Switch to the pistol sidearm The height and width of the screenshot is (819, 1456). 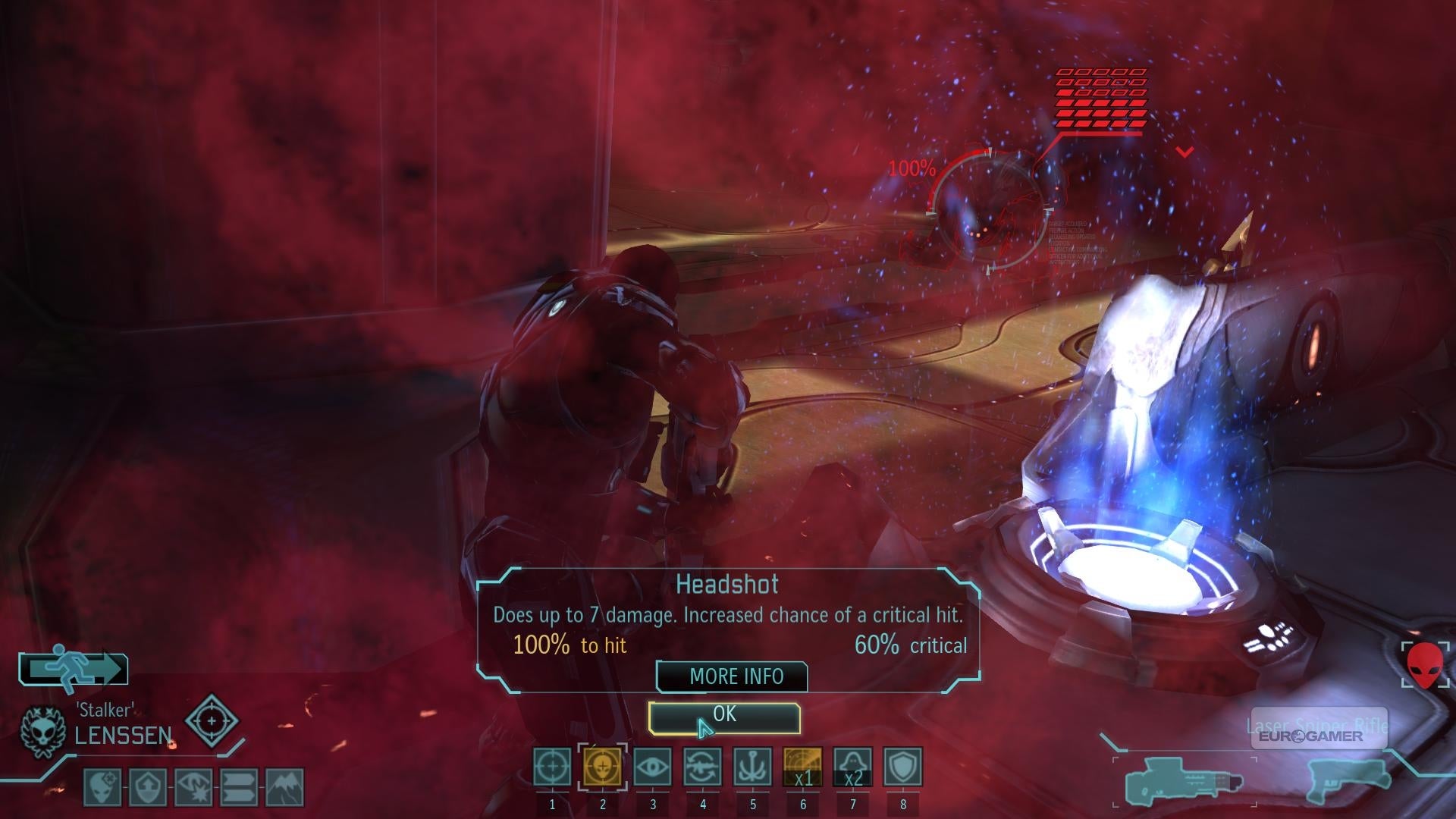(x=1346, y=780)
